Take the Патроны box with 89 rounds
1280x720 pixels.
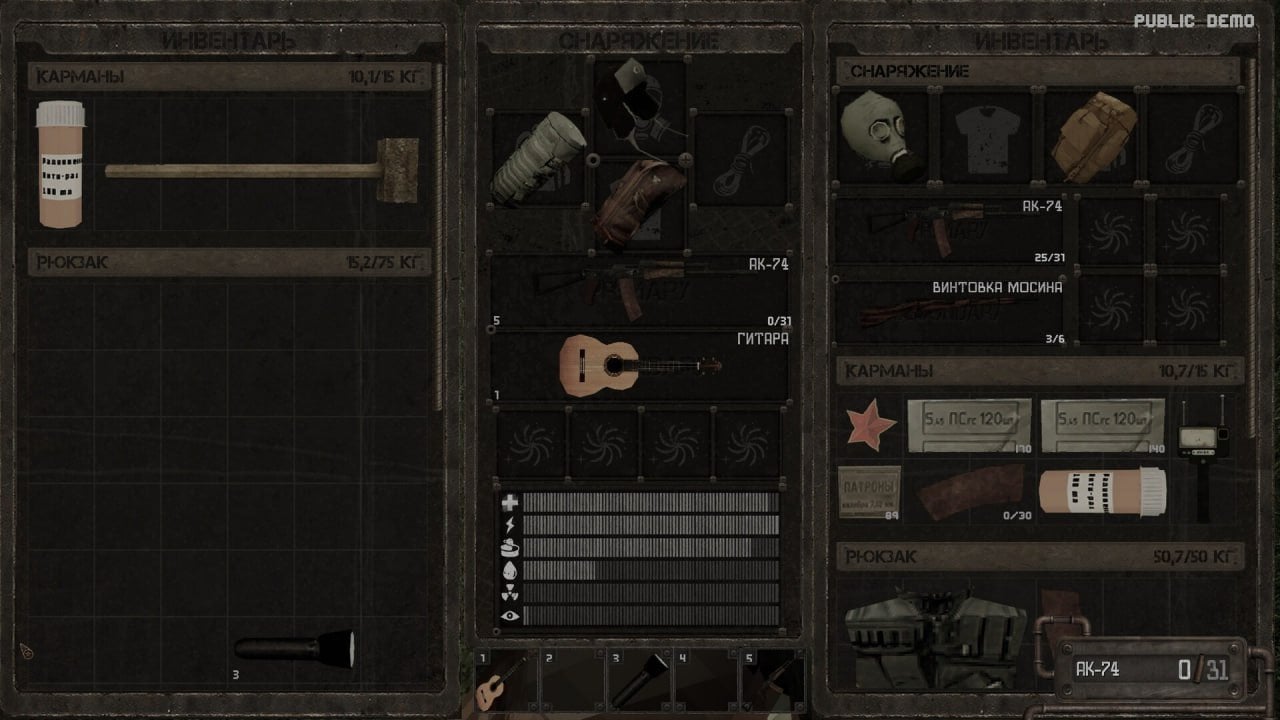click(x=868, y=490)
